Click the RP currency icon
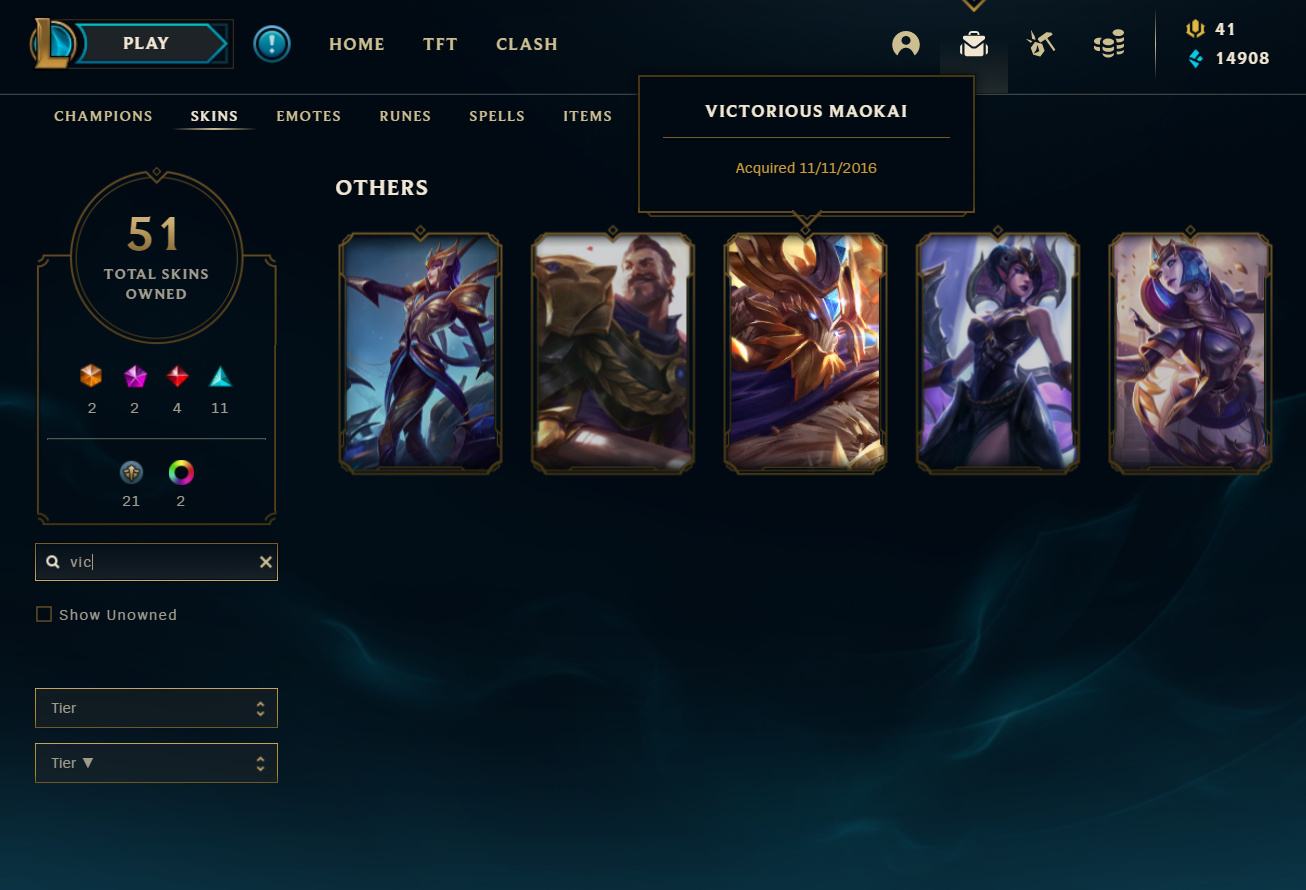The image size is (1306, 890). (x=1196, y=29)
